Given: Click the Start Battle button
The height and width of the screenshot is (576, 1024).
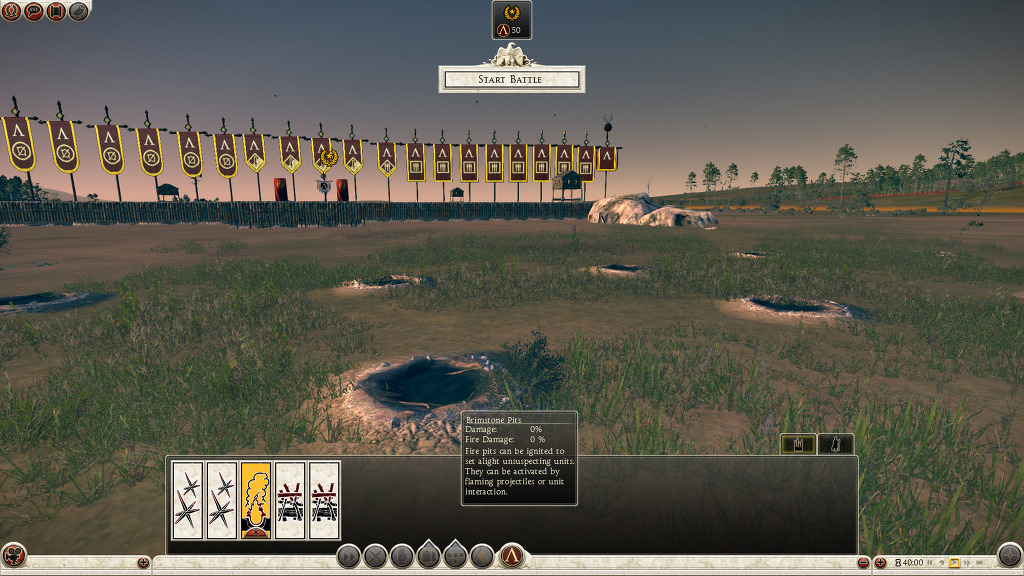Looking at the screenshot, I should [510, 79].
